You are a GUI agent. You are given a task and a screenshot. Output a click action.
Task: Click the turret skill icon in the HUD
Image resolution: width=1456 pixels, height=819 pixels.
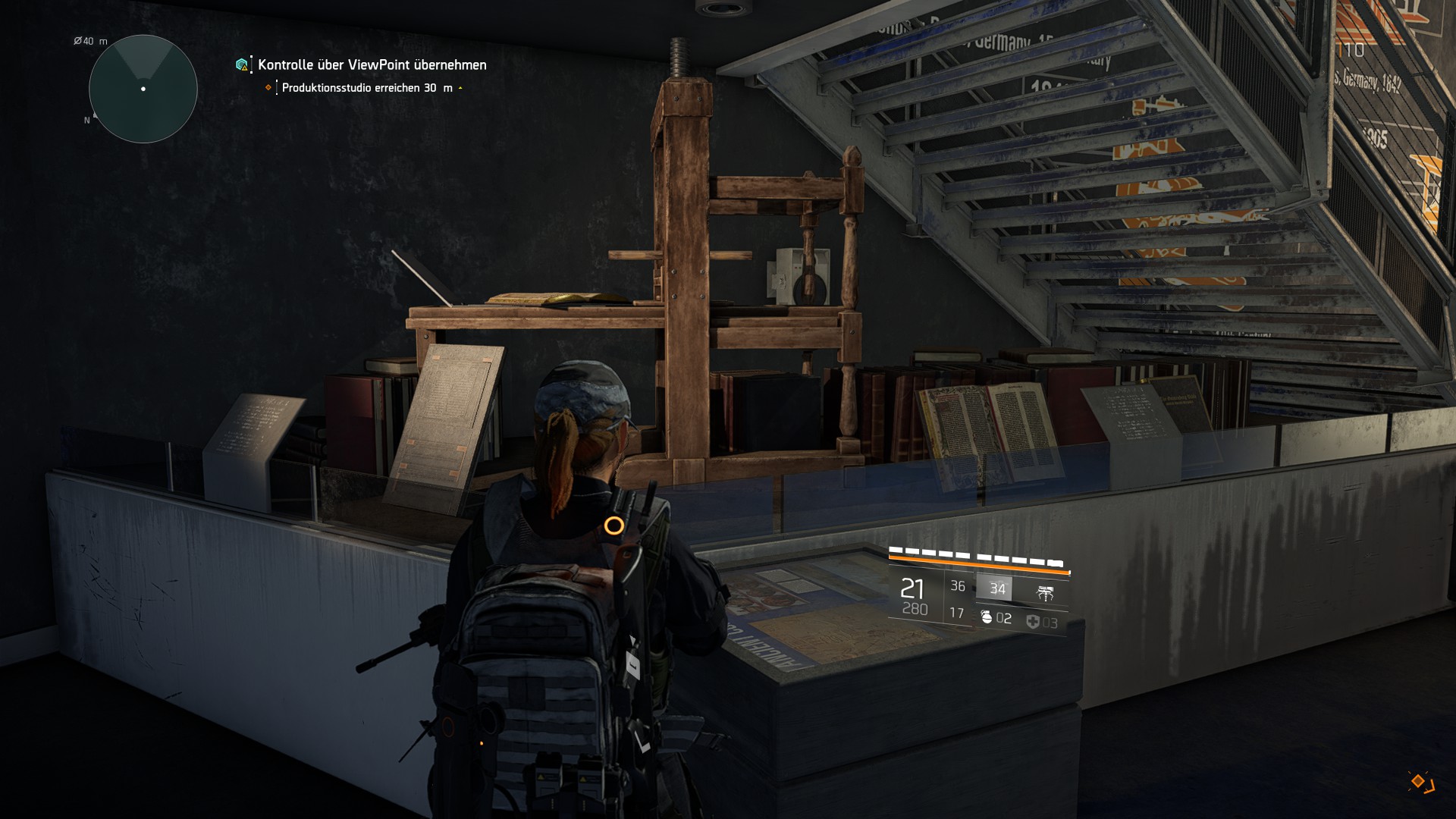tap(1045, 591)
